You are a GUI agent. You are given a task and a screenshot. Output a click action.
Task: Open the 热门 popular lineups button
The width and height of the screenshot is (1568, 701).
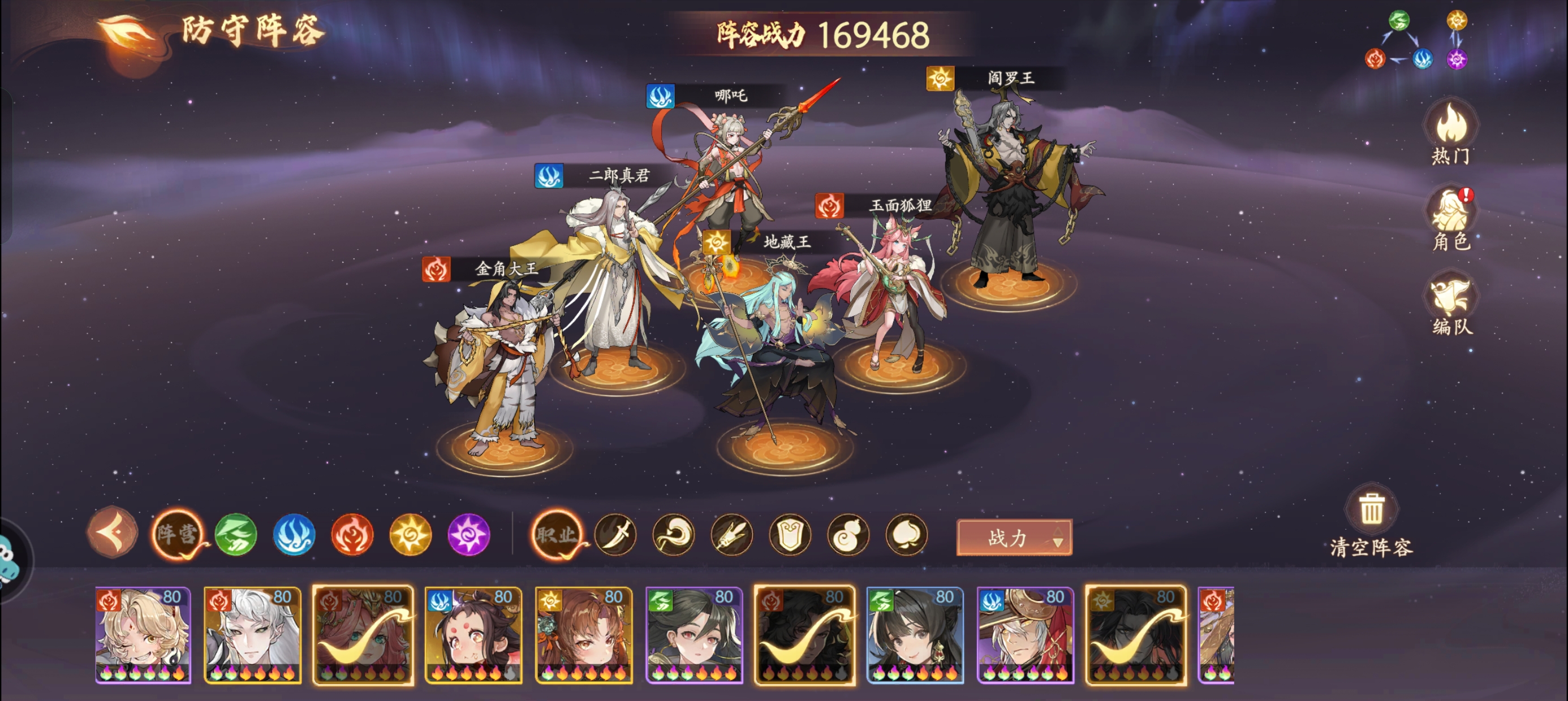(1451, 131)
